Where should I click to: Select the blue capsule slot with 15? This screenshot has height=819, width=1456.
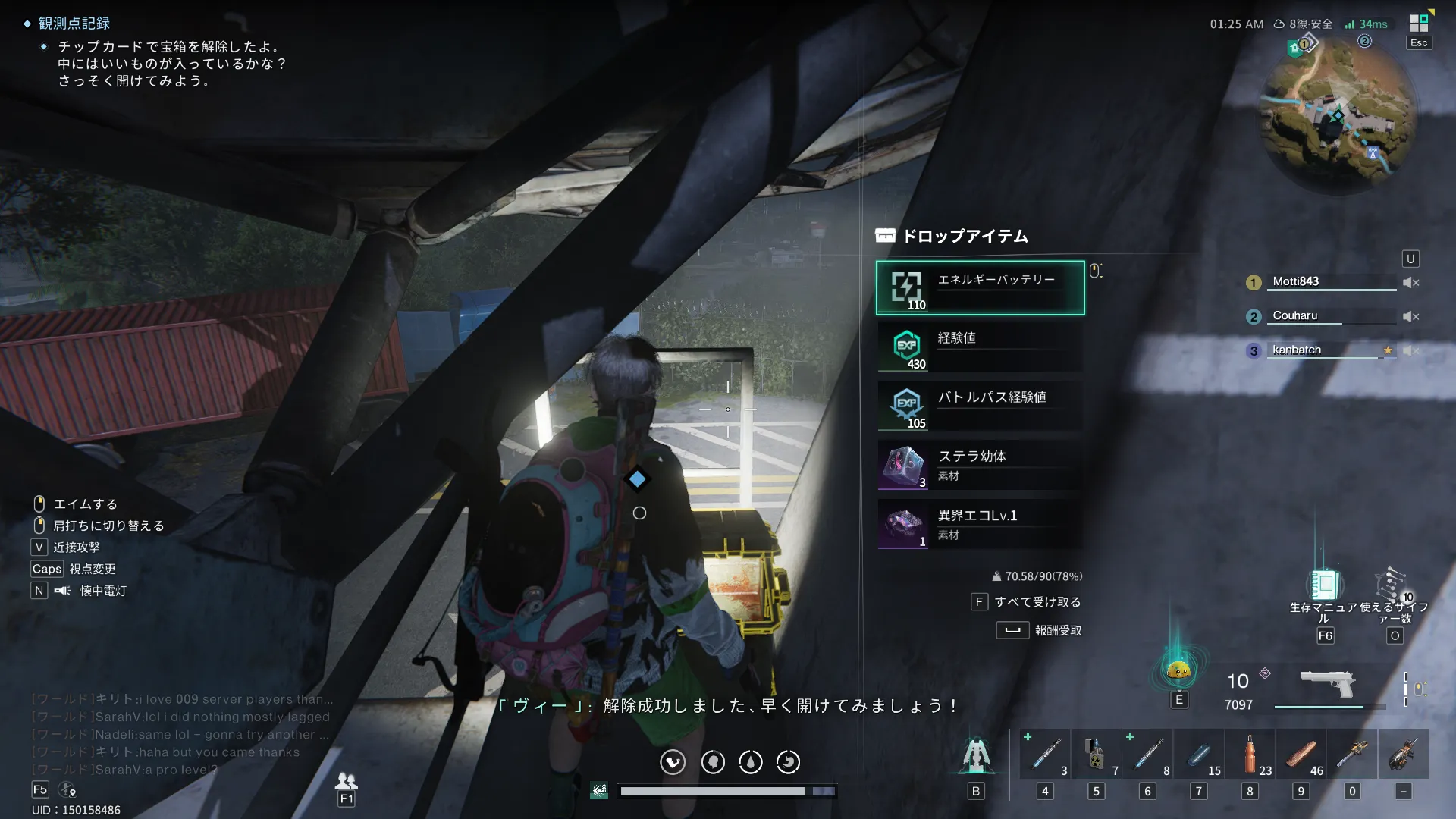pyautogui.click(x=1199, y=754)
